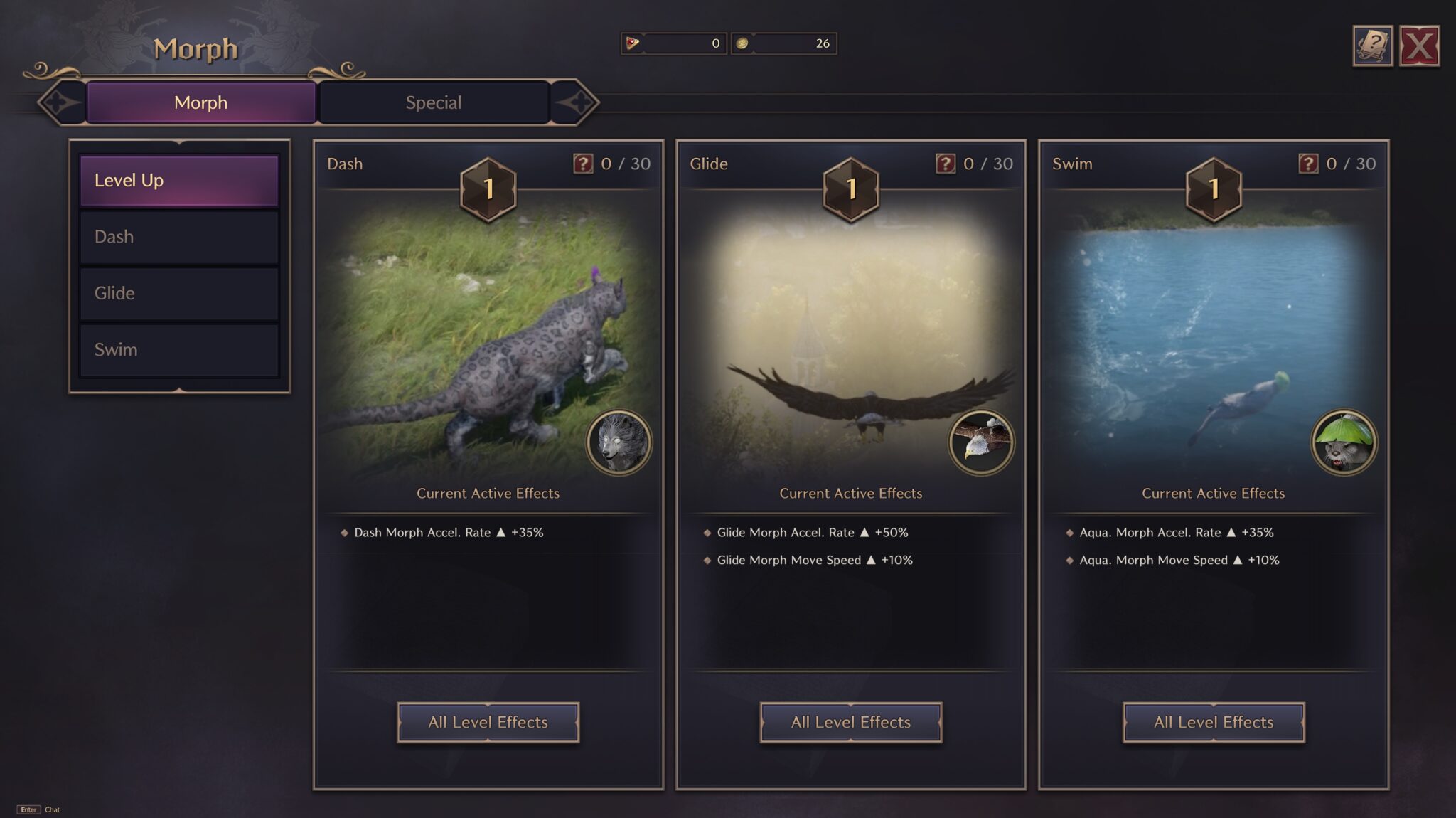Viewport: 1456px width, 818px height.
Task: Click the otter Swim morph portrait icon
Action: point(1344,442)
